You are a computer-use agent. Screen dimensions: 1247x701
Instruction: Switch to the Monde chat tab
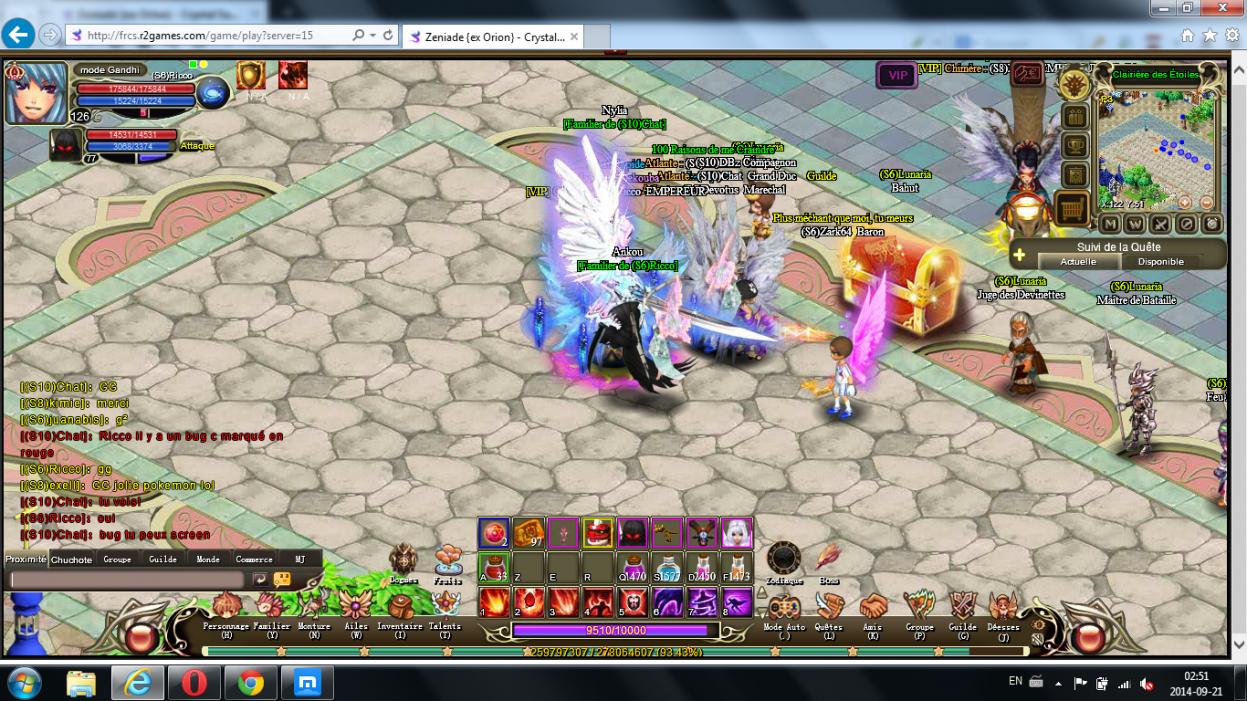208,560
